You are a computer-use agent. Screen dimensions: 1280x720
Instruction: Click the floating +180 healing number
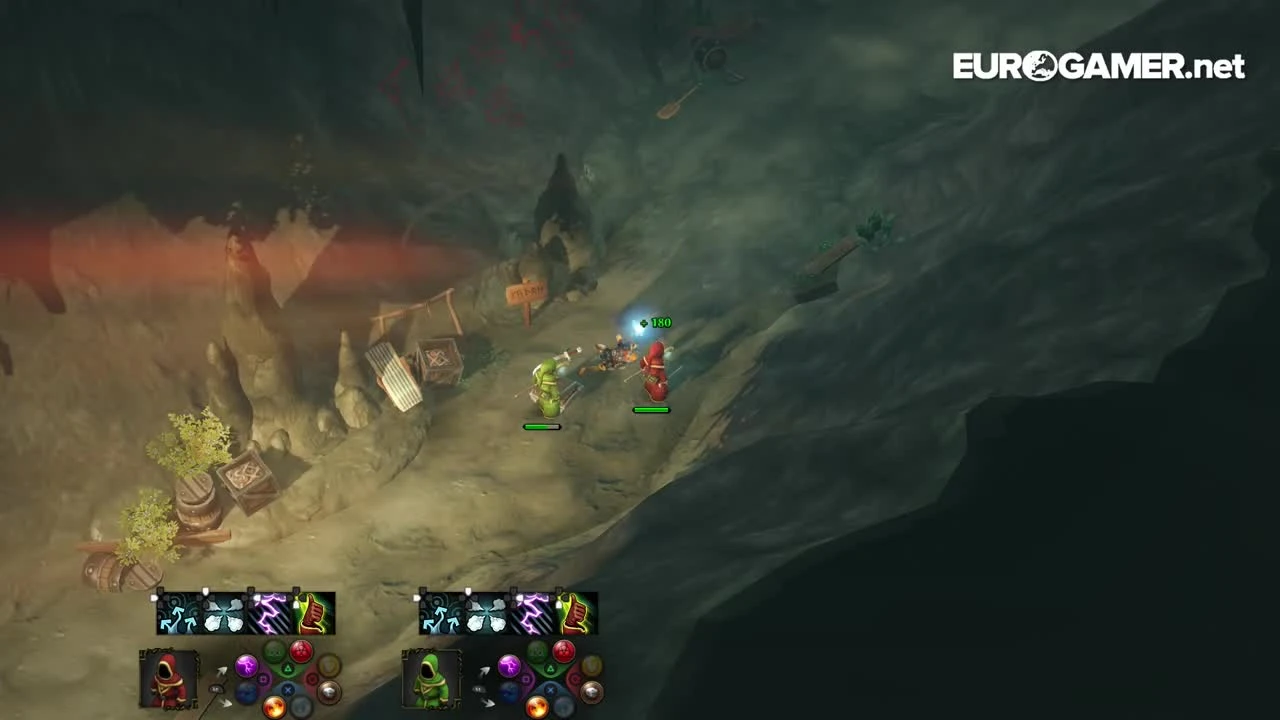pos(655,322)
